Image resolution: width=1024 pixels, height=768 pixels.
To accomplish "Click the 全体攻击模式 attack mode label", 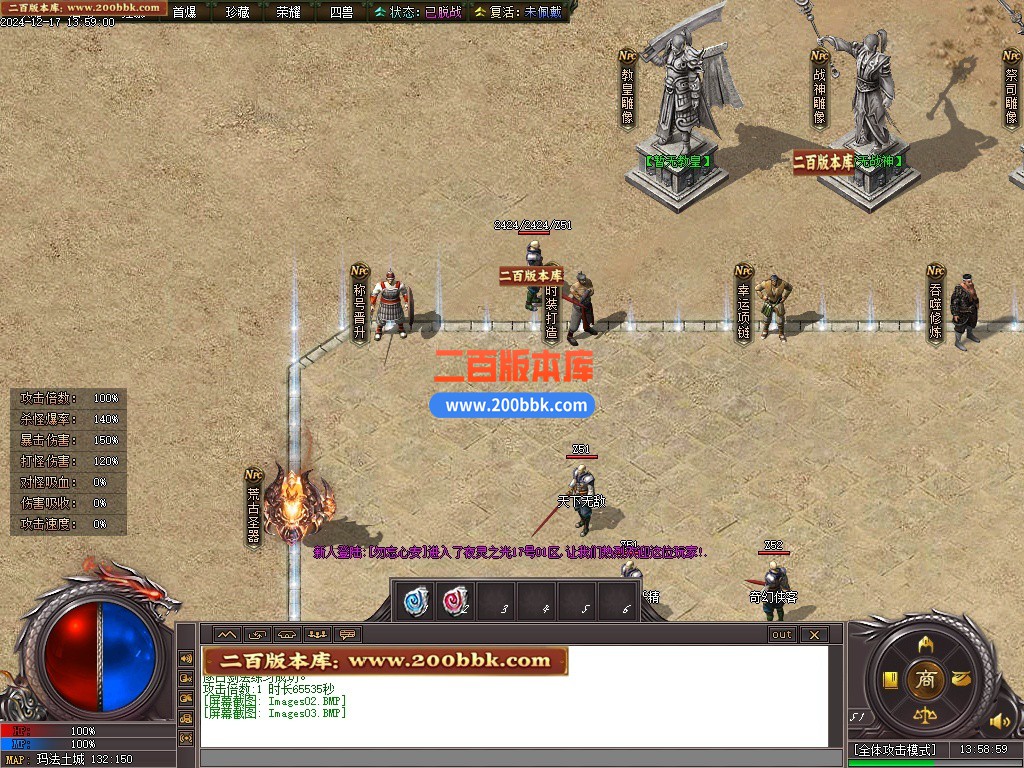I will (x=895, y=749).
